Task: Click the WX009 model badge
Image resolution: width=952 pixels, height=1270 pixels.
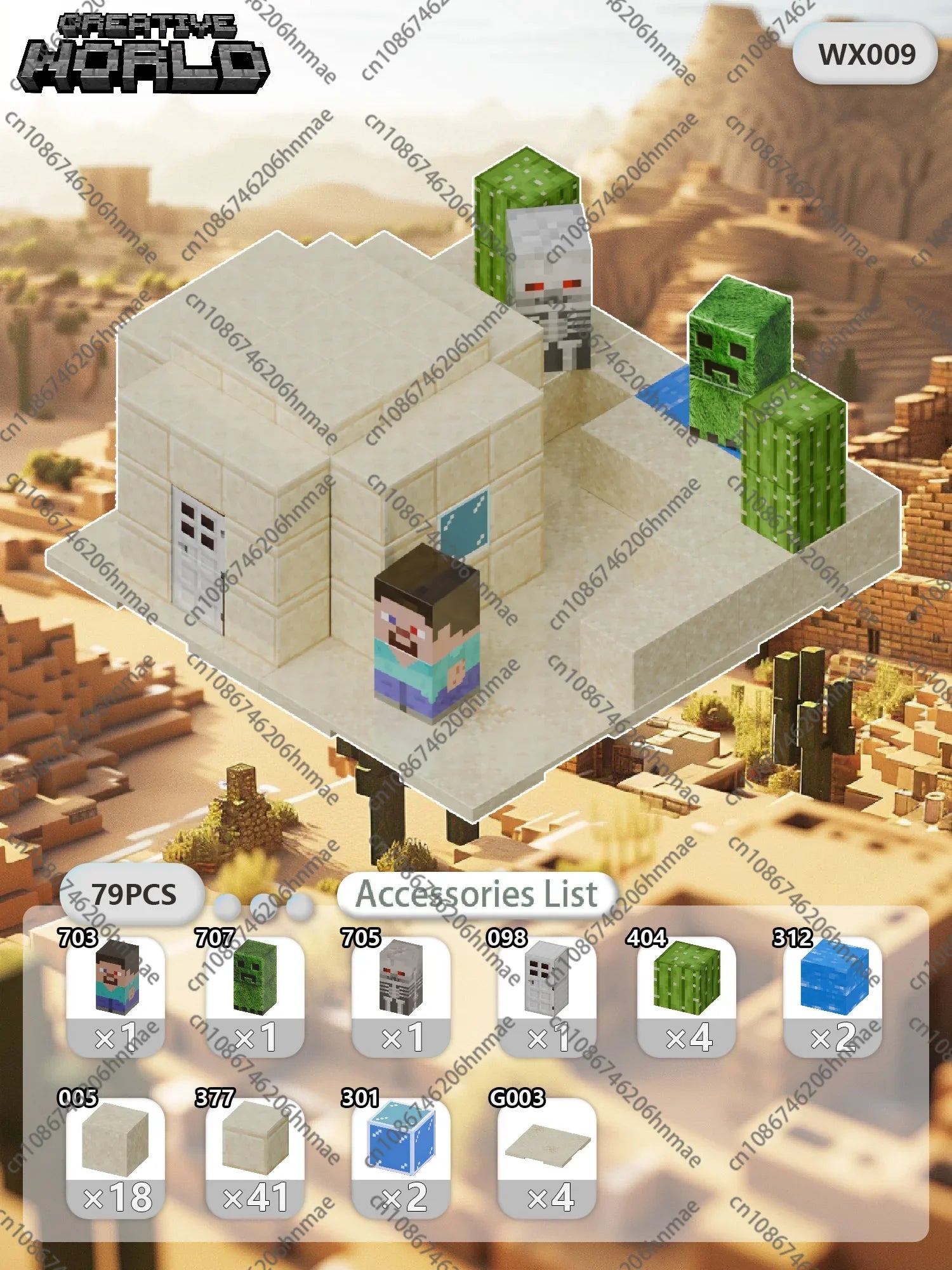Action: 866,54
